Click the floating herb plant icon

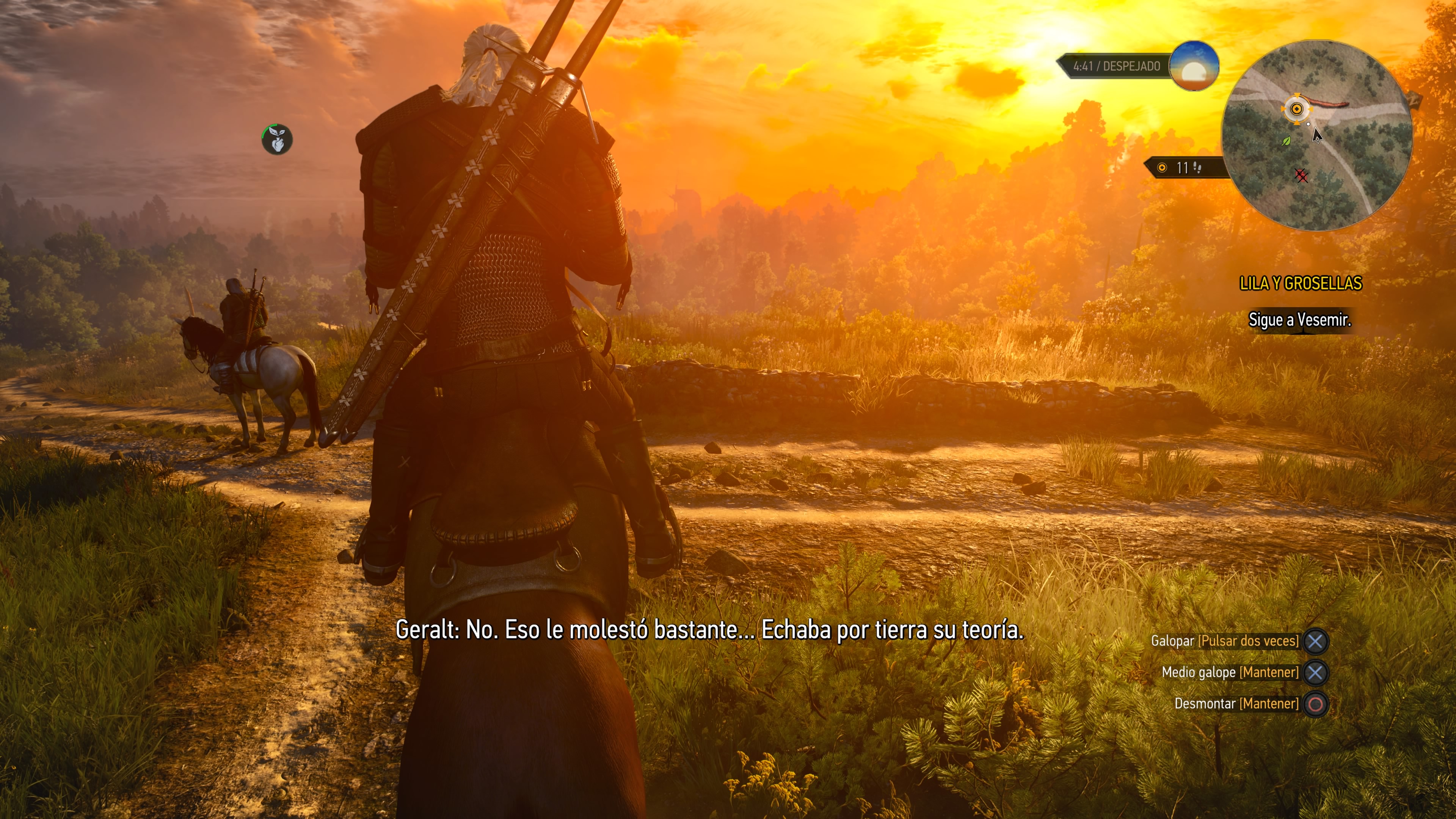pyautogui.click(x=277, y=139)
